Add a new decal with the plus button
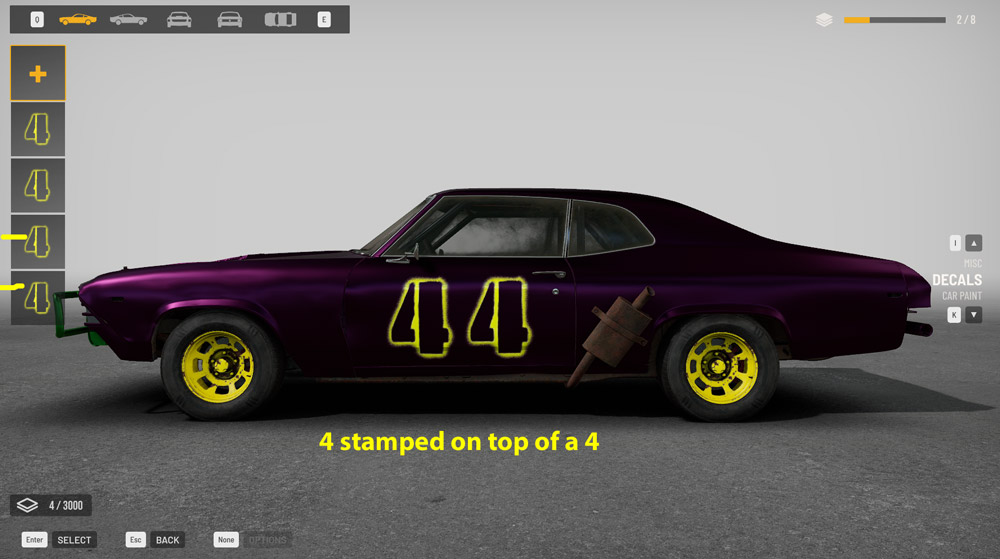 tap(38, 73)
